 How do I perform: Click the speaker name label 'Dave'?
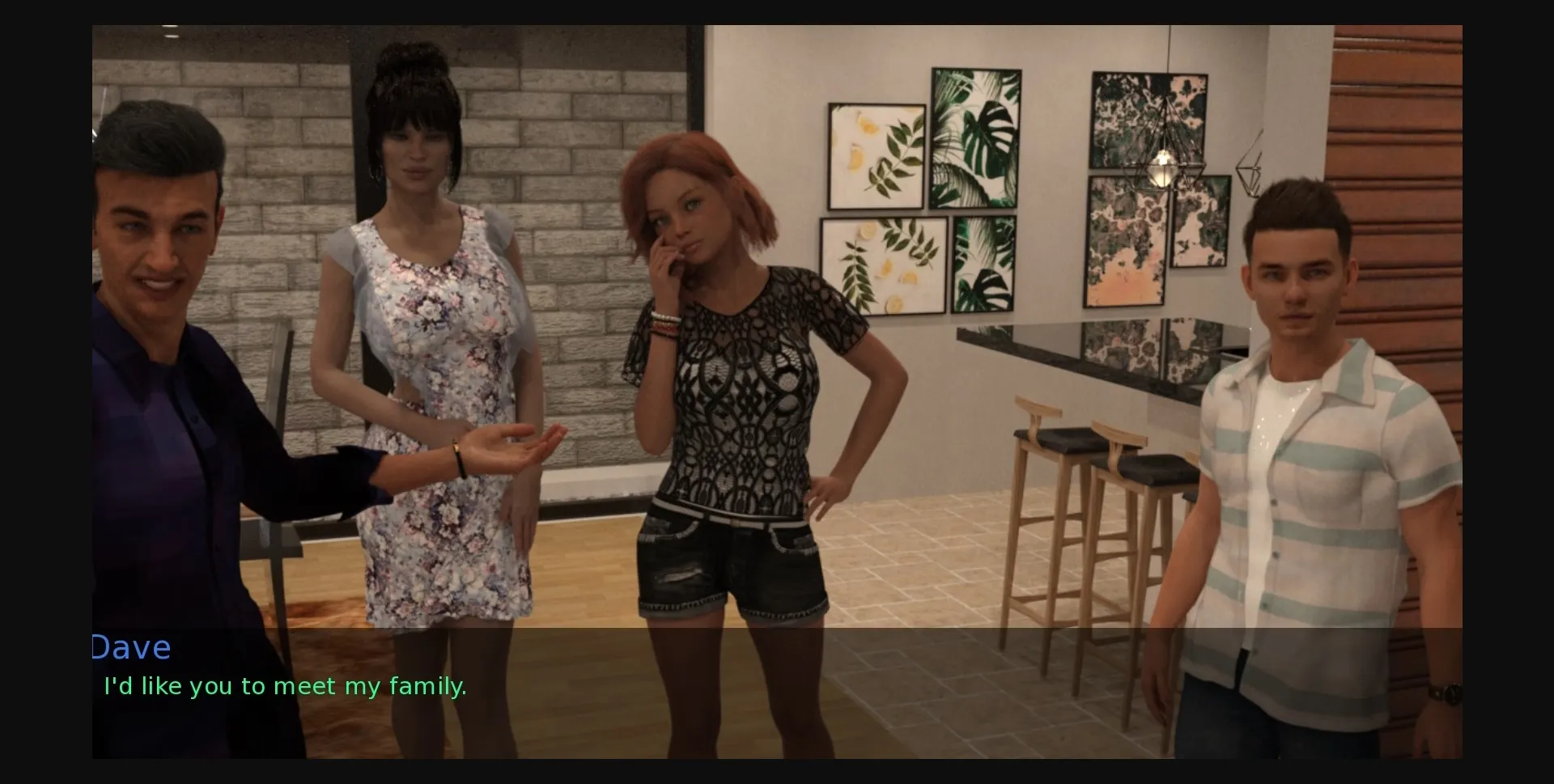click(x=132, y=646)
